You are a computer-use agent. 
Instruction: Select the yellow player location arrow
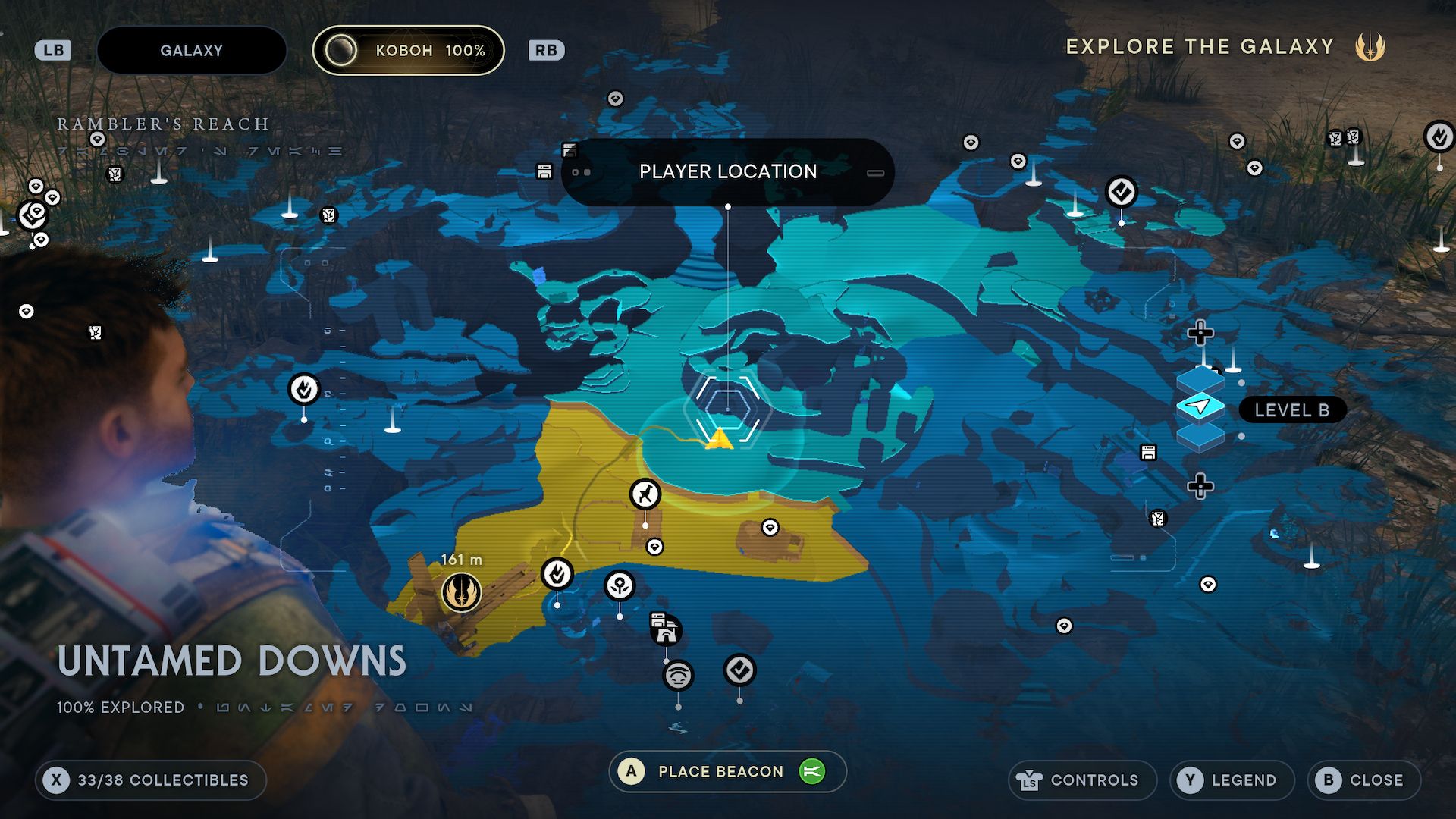coord(718,438)
